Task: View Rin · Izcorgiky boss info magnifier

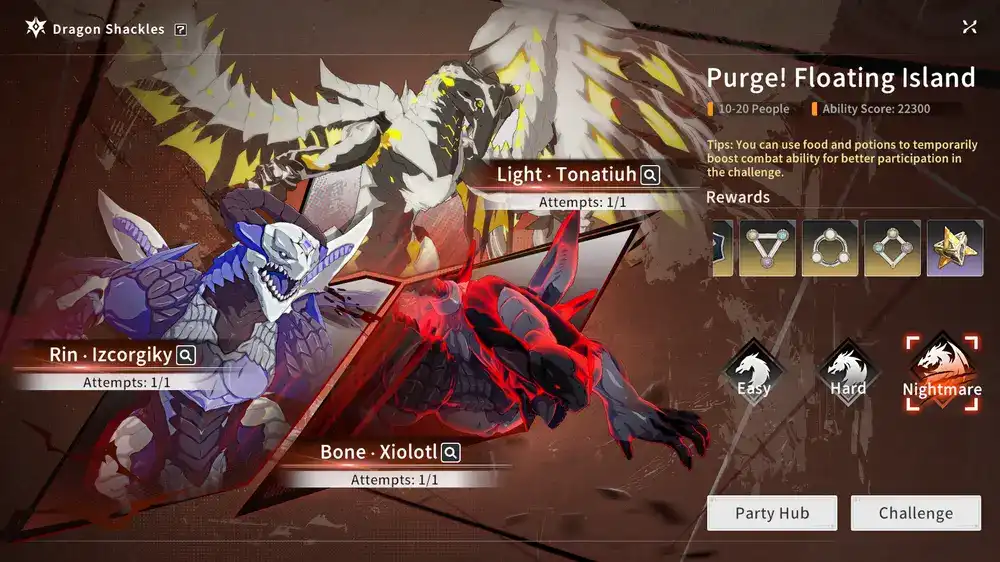Action: click(x=185, y=355)
